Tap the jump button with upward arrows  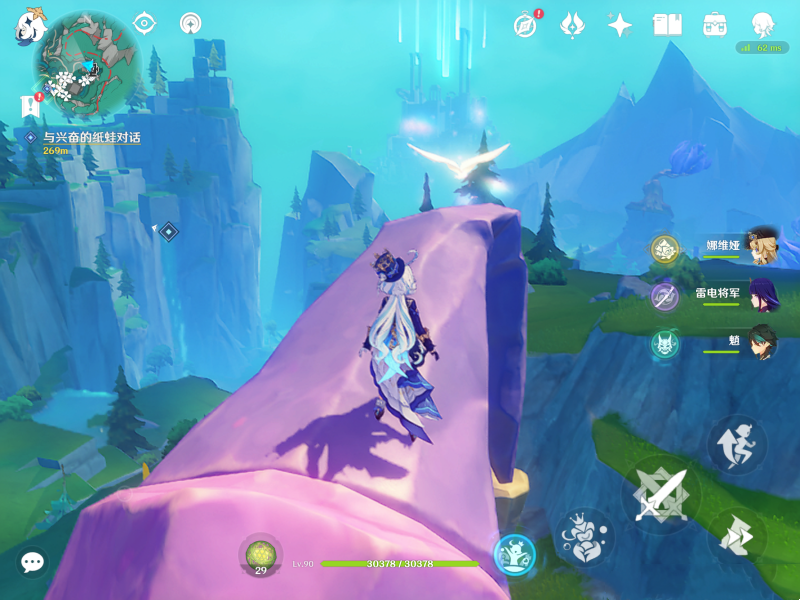pyautogui.click(x=738, y=534)
